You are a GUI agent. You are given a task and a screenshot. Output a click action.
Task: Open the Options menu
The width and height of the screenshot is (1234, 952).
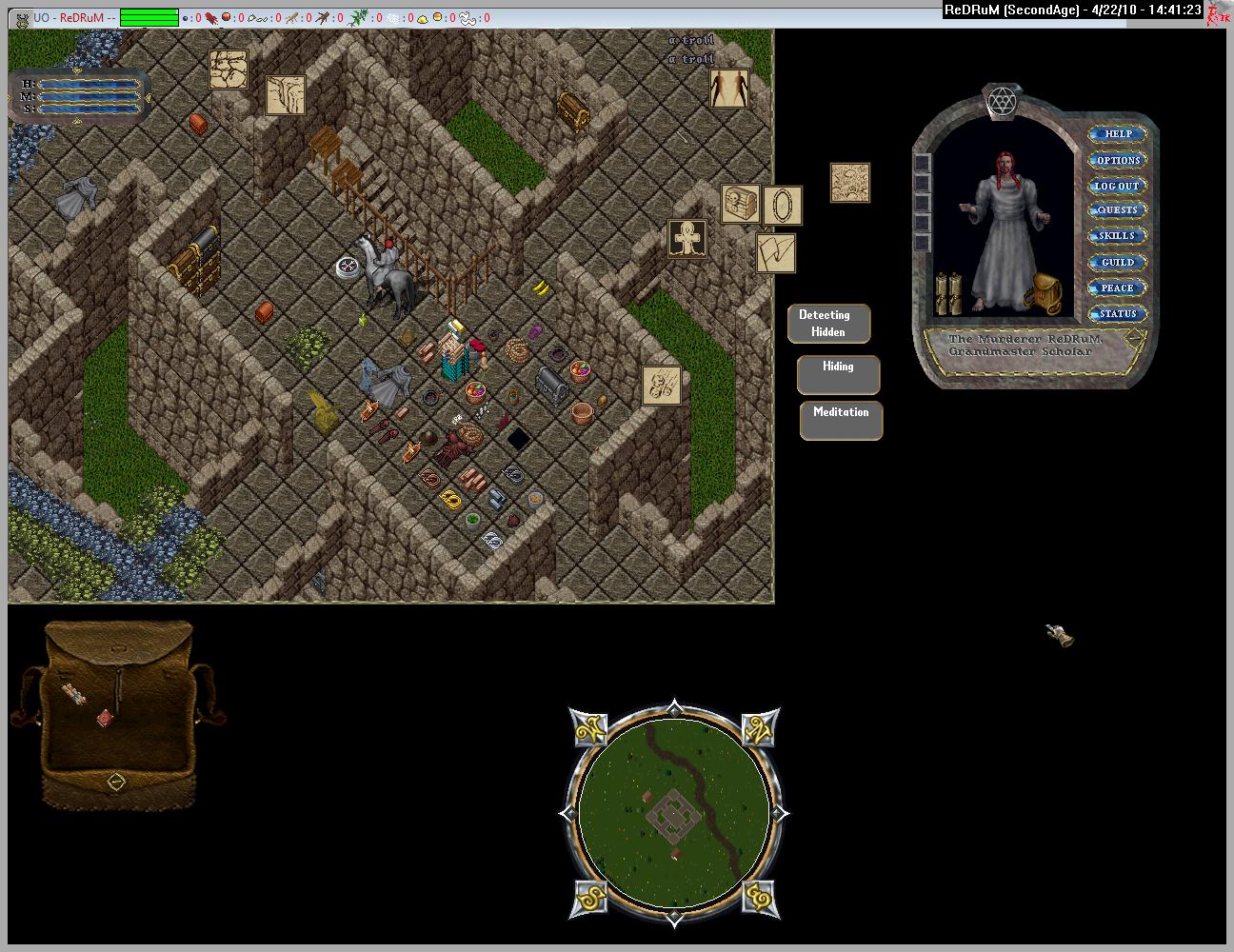pyautogui.click(x=1117, y=160)
